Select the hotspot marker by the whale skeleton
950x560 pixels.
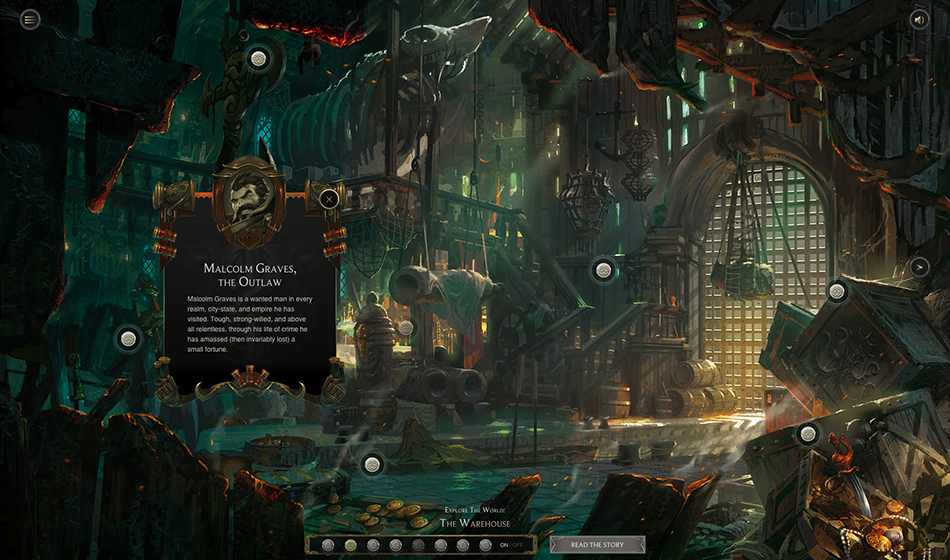point(258,59)
